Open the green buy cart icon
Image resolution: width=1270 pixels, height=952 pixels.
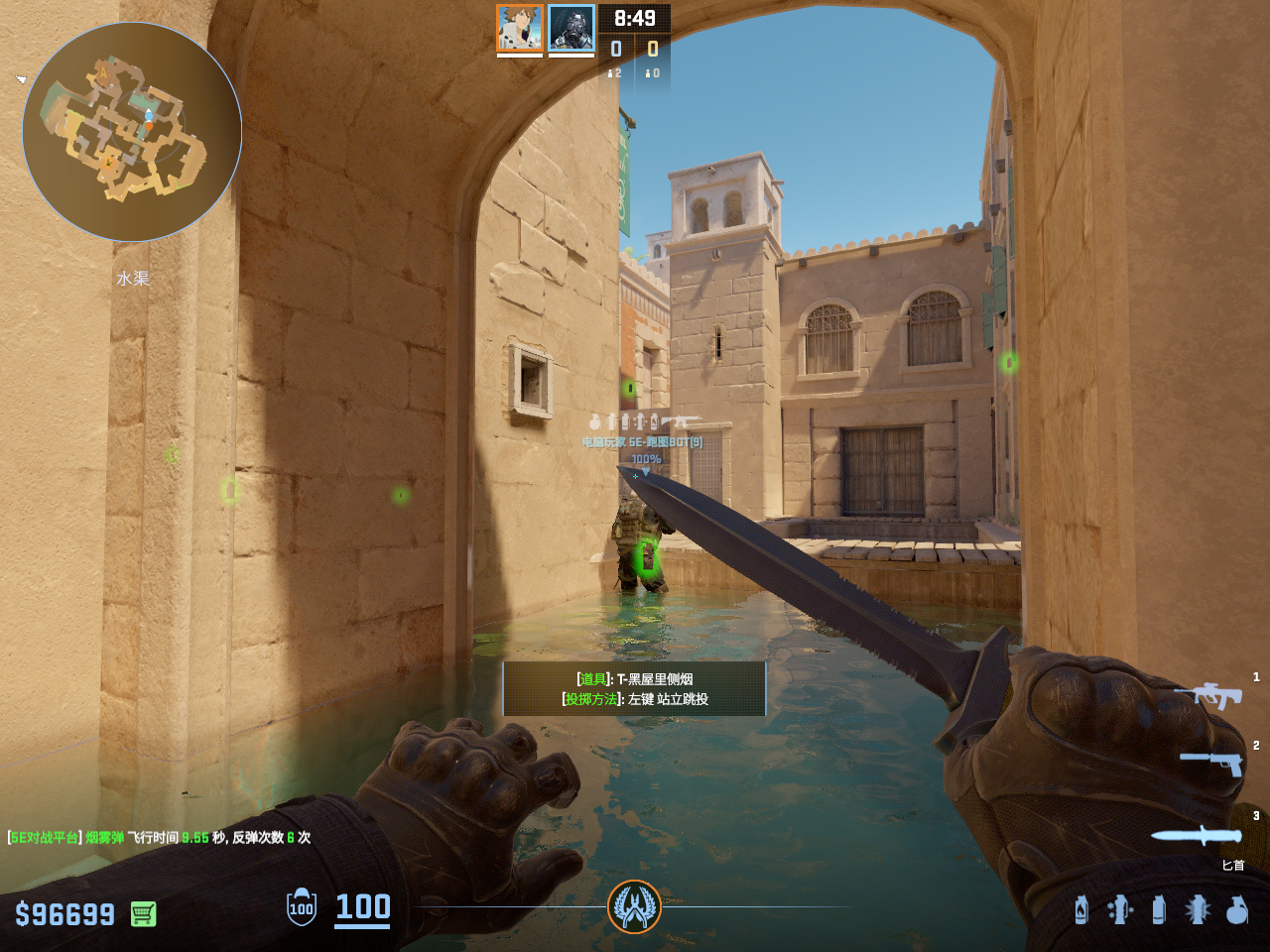pyautogui.click(x=144, y=913)
